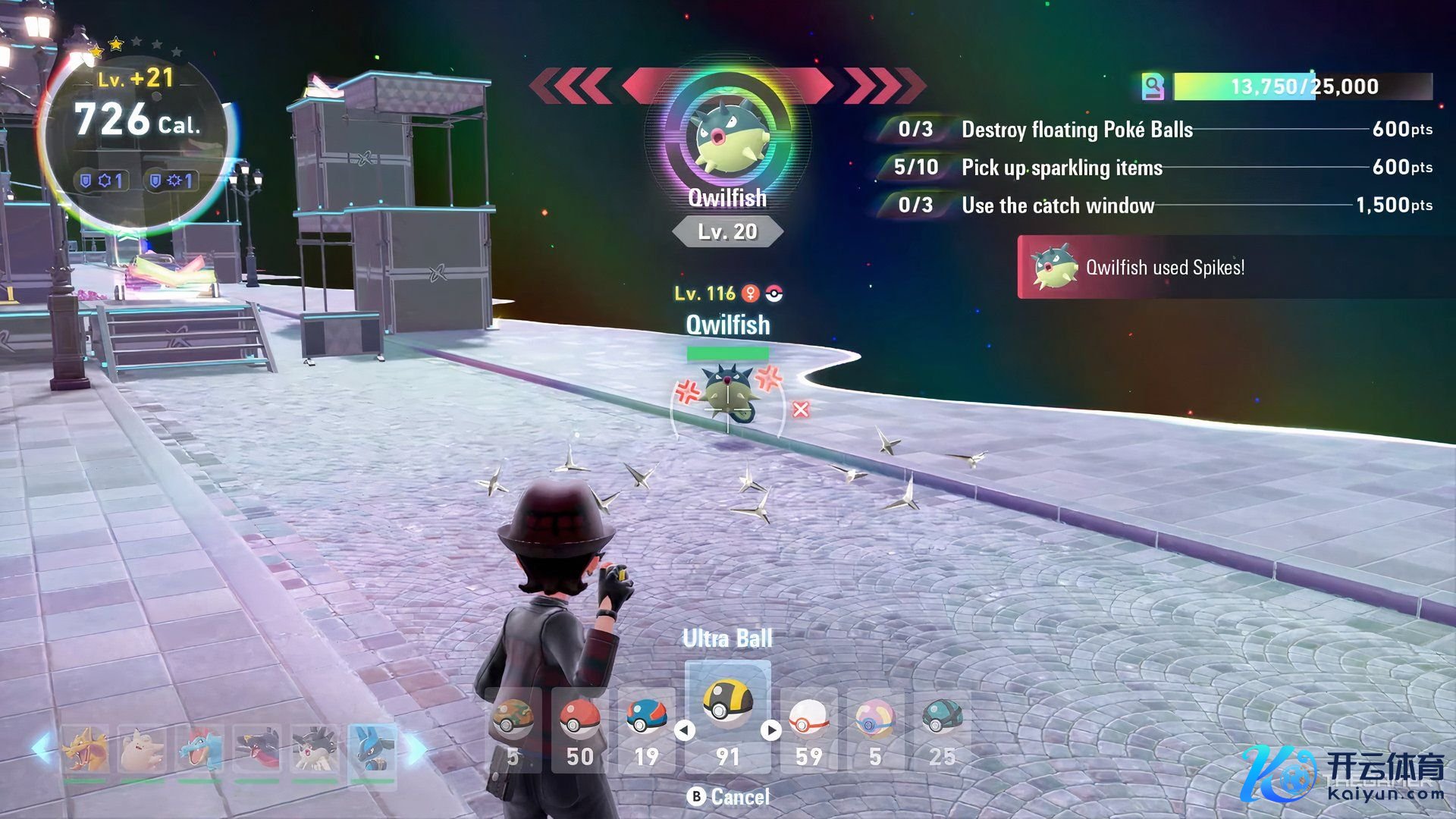The image size is (1456, 819).
Task: Click the left arrow beside Ultra Ball
Action: click(685, 730)
